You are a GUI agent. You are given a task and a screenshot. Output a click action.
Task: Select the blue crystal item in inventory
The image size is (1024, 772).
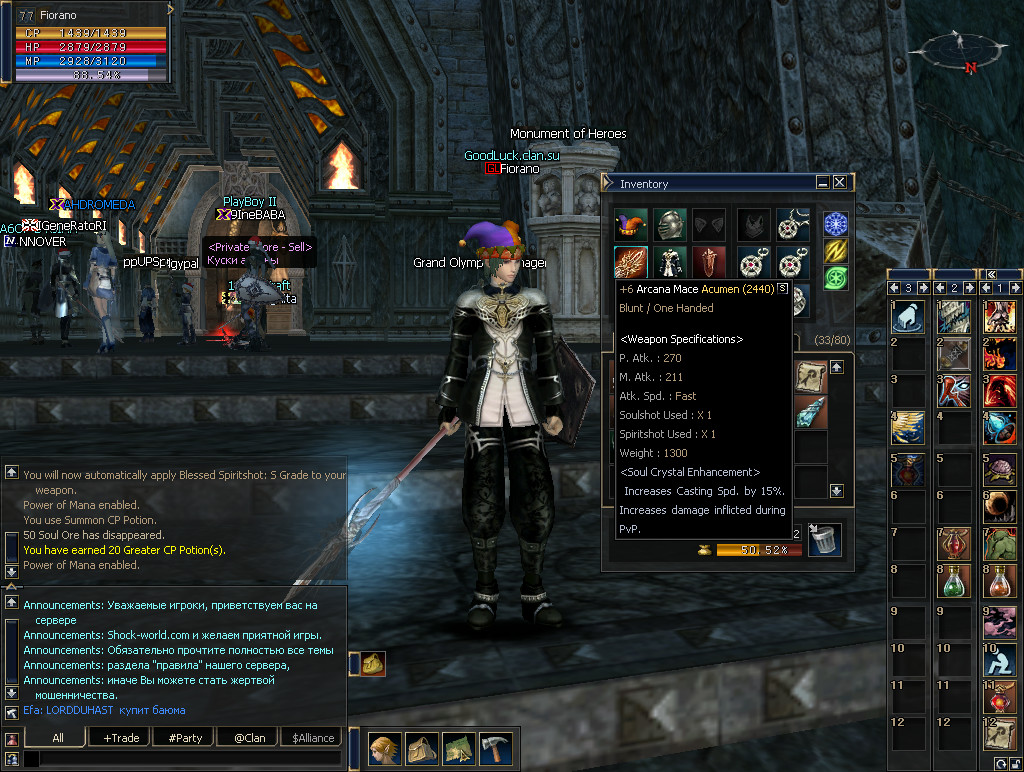point(811,412)
